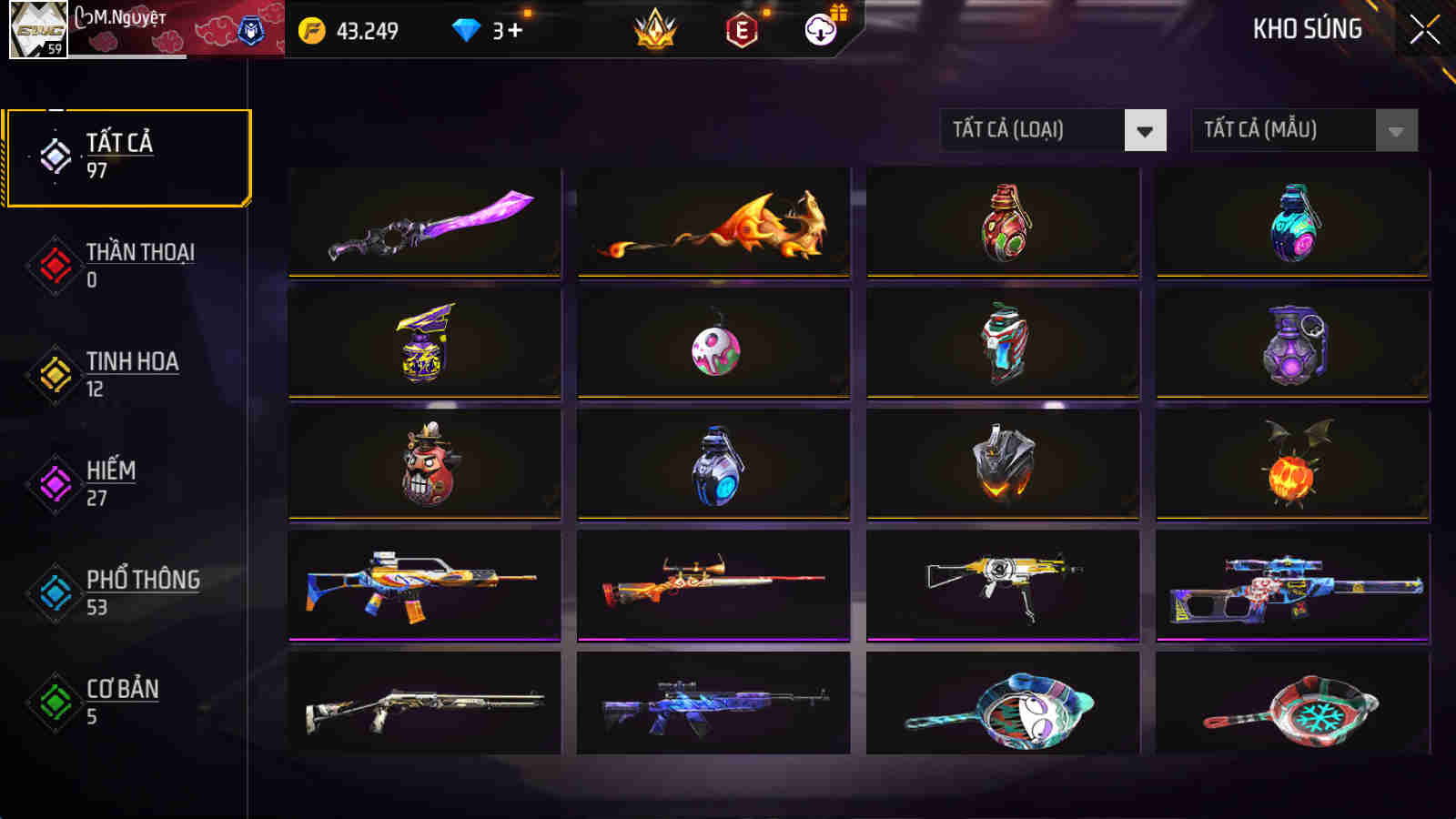1456x819 pixels.
Task: Click the diamond top-up plus control
Action: click(510, 29)
